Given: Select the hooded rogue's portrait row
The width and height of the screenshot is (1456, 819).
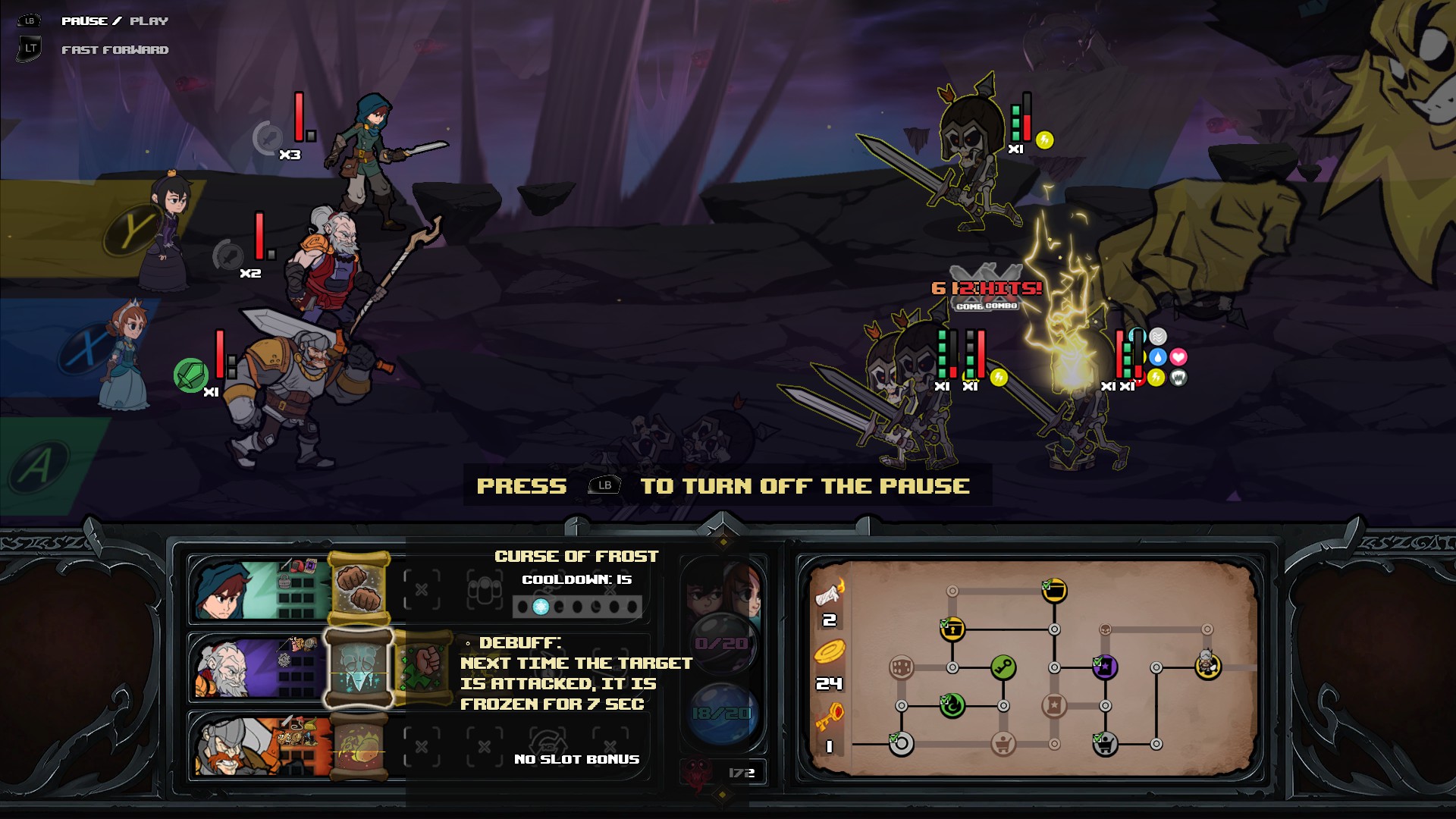Looking at the screenshot, I should click(x=258, y=590).
